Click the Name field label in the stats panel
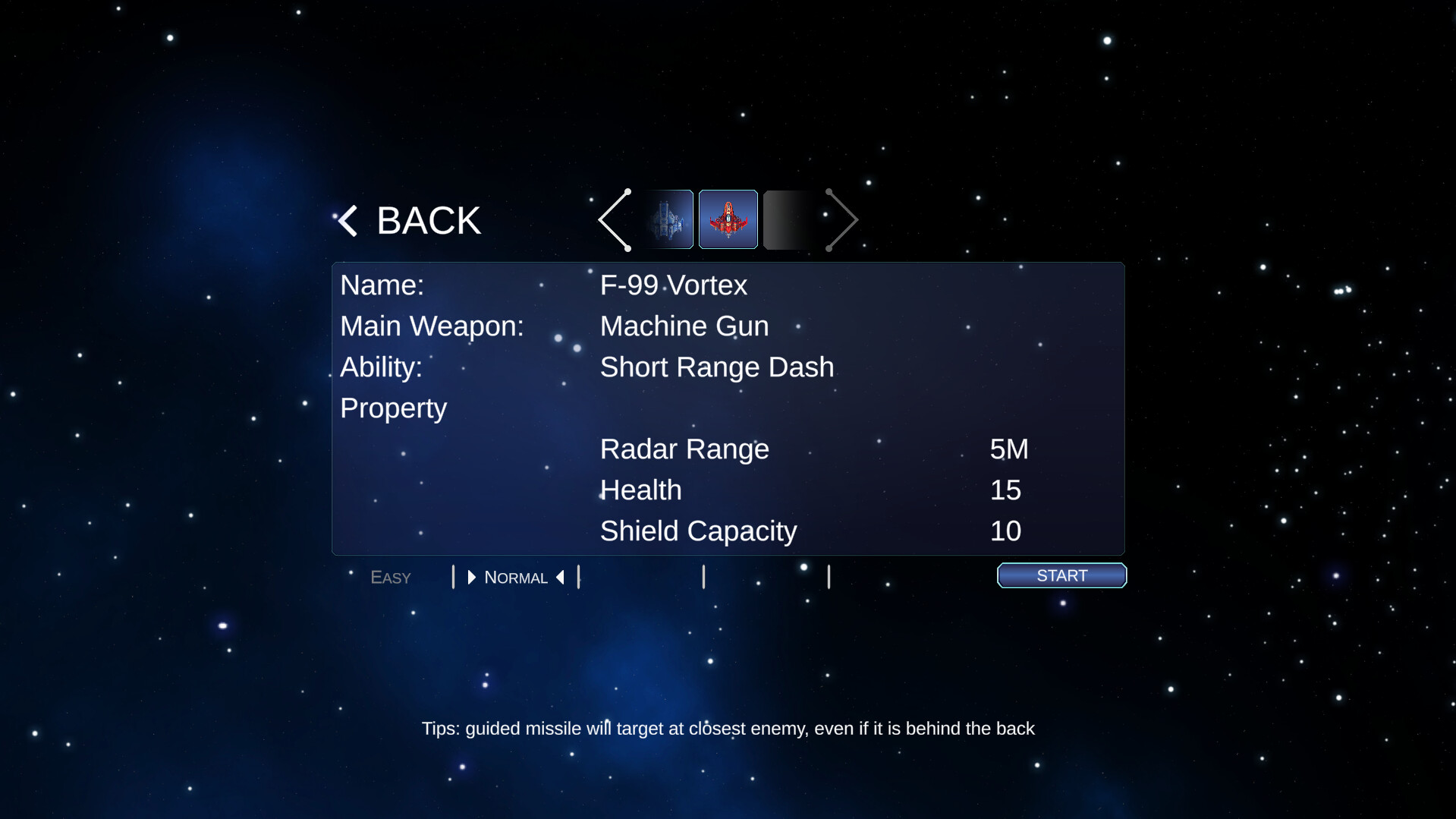 pos(382,285)
